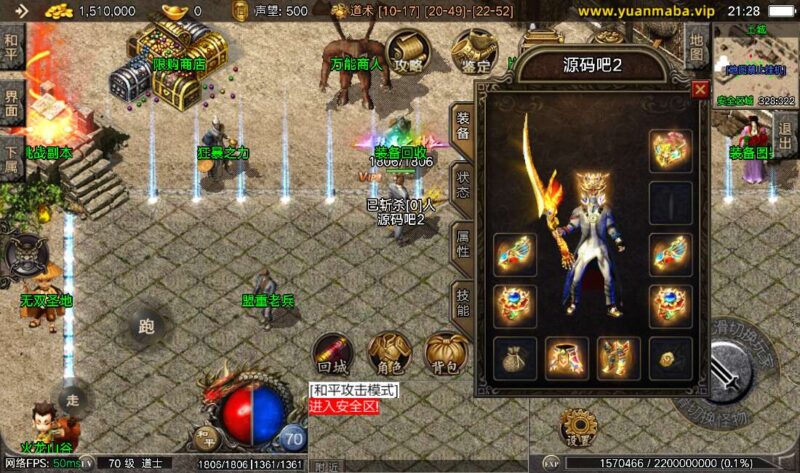Switch to the 装备 equipment tab

coord(462,125)
